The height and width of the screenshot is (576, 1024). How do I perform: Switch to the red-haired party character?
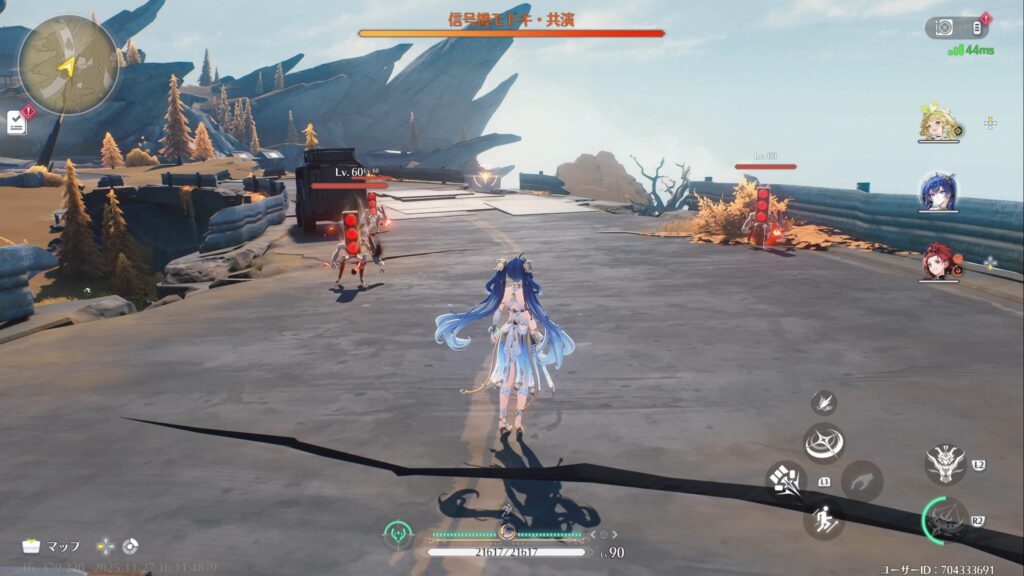938,261
